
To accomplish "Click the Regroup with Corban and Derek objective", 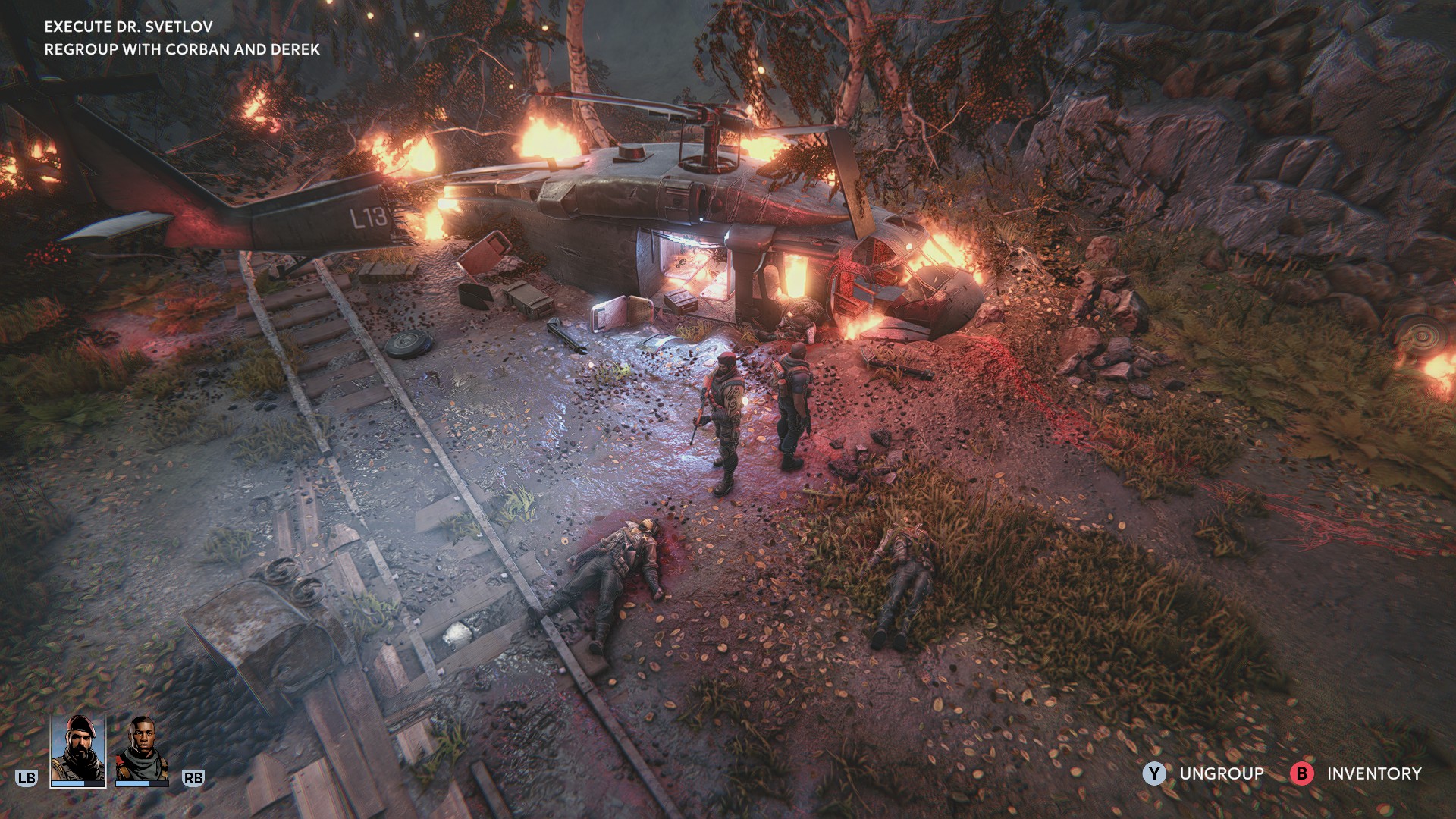I will pyautogui.click(x=182, y=49).
